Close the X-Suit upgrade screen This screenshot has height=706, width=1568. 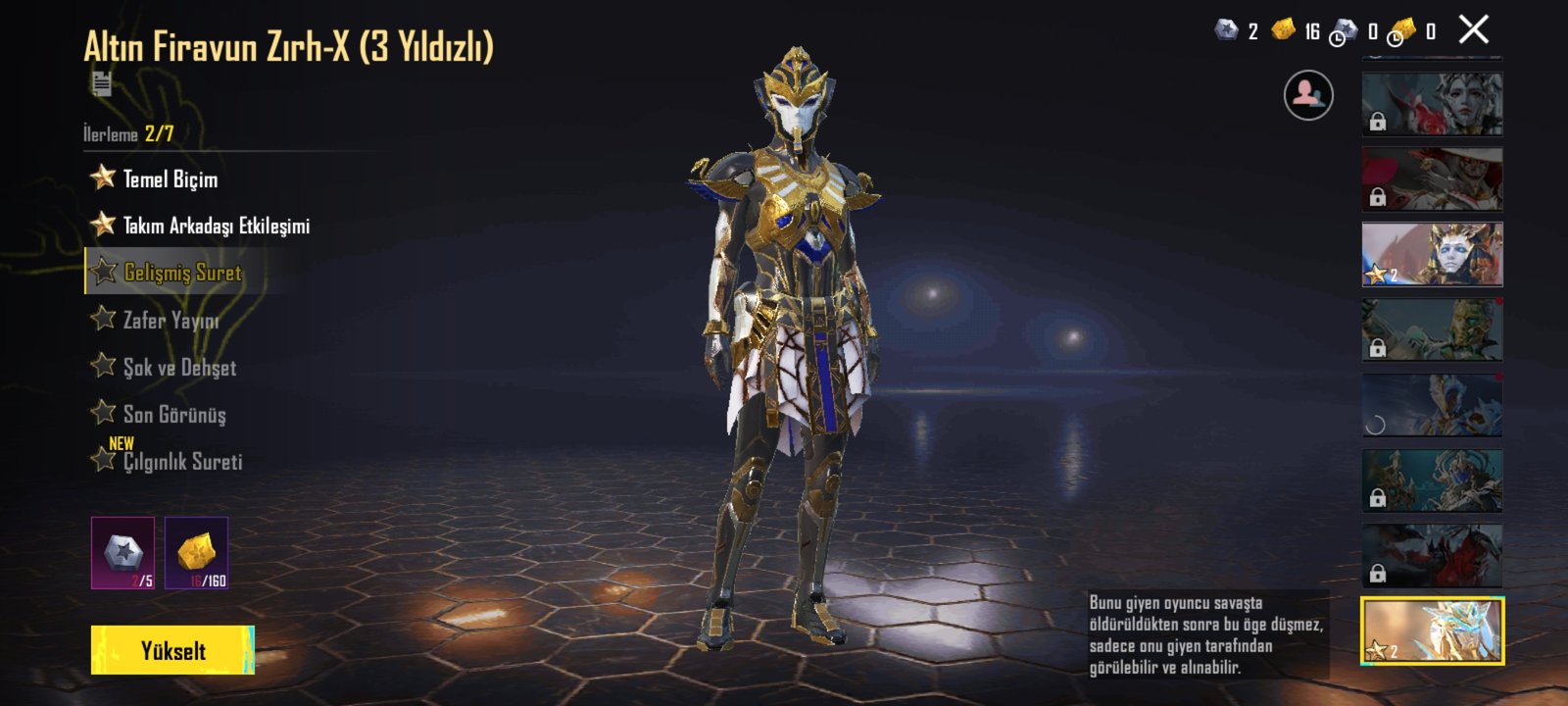pyautogui.click(x=1473, y=30)
